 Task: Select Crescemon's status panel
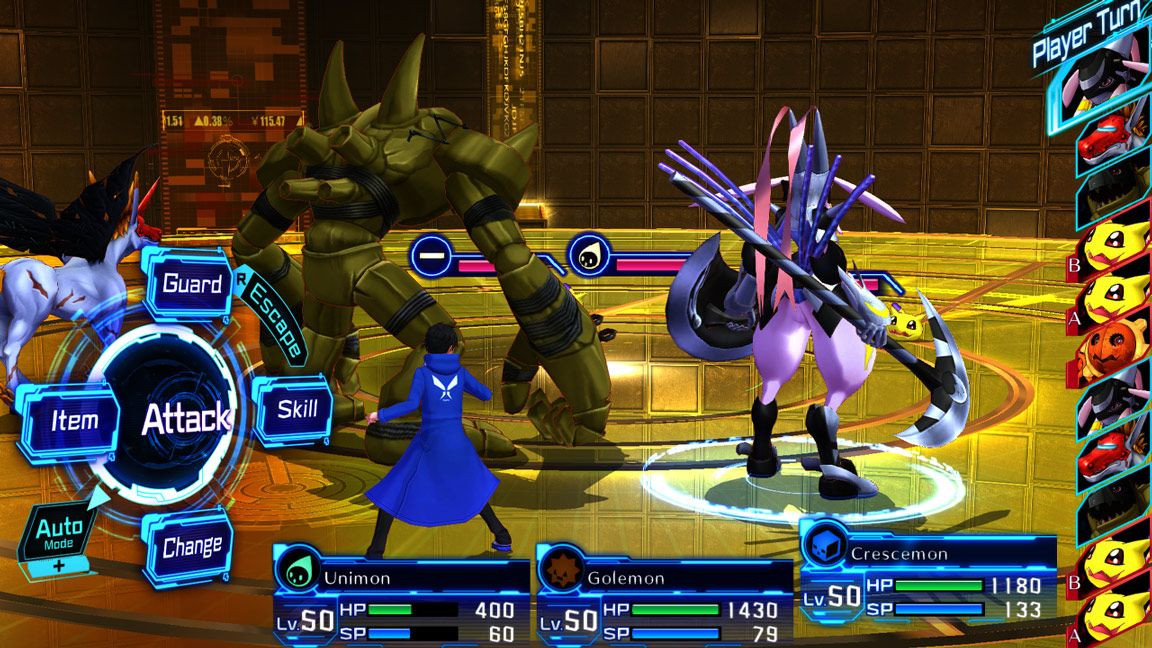pos(926,582)
